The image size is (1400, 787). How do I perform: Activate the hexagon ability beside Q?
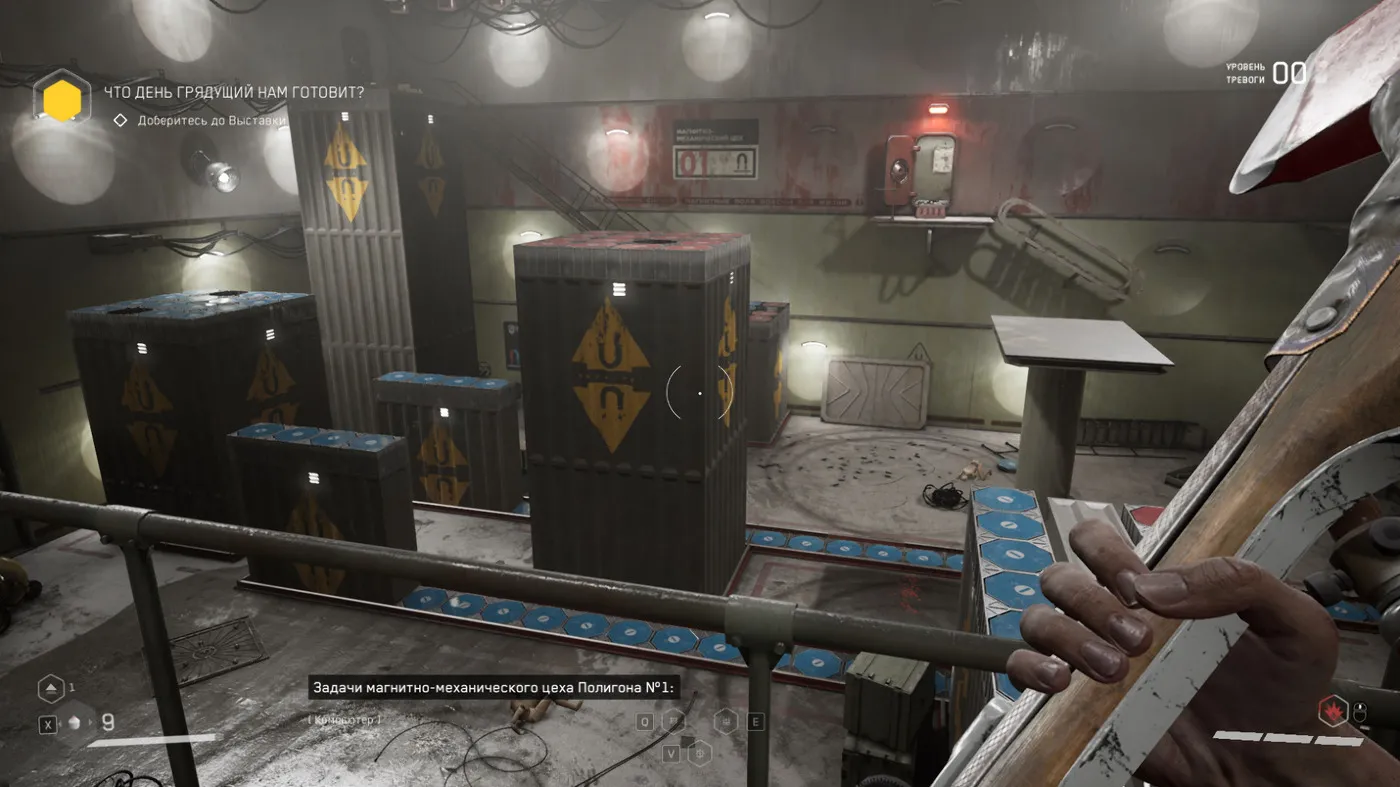point(676,719)
